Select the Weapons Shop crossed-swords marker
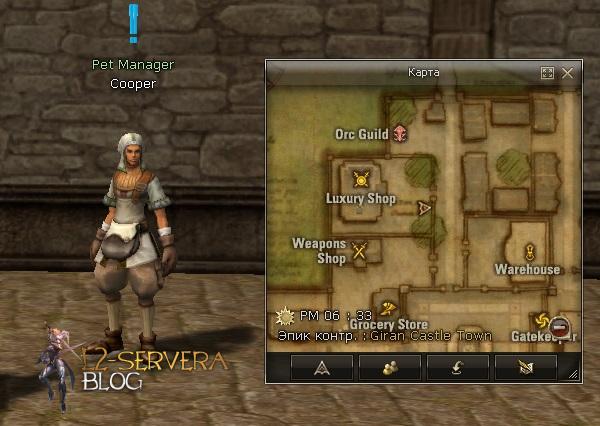Image resolution: width=600 pixels, height=426 pixels. point(360,251)
